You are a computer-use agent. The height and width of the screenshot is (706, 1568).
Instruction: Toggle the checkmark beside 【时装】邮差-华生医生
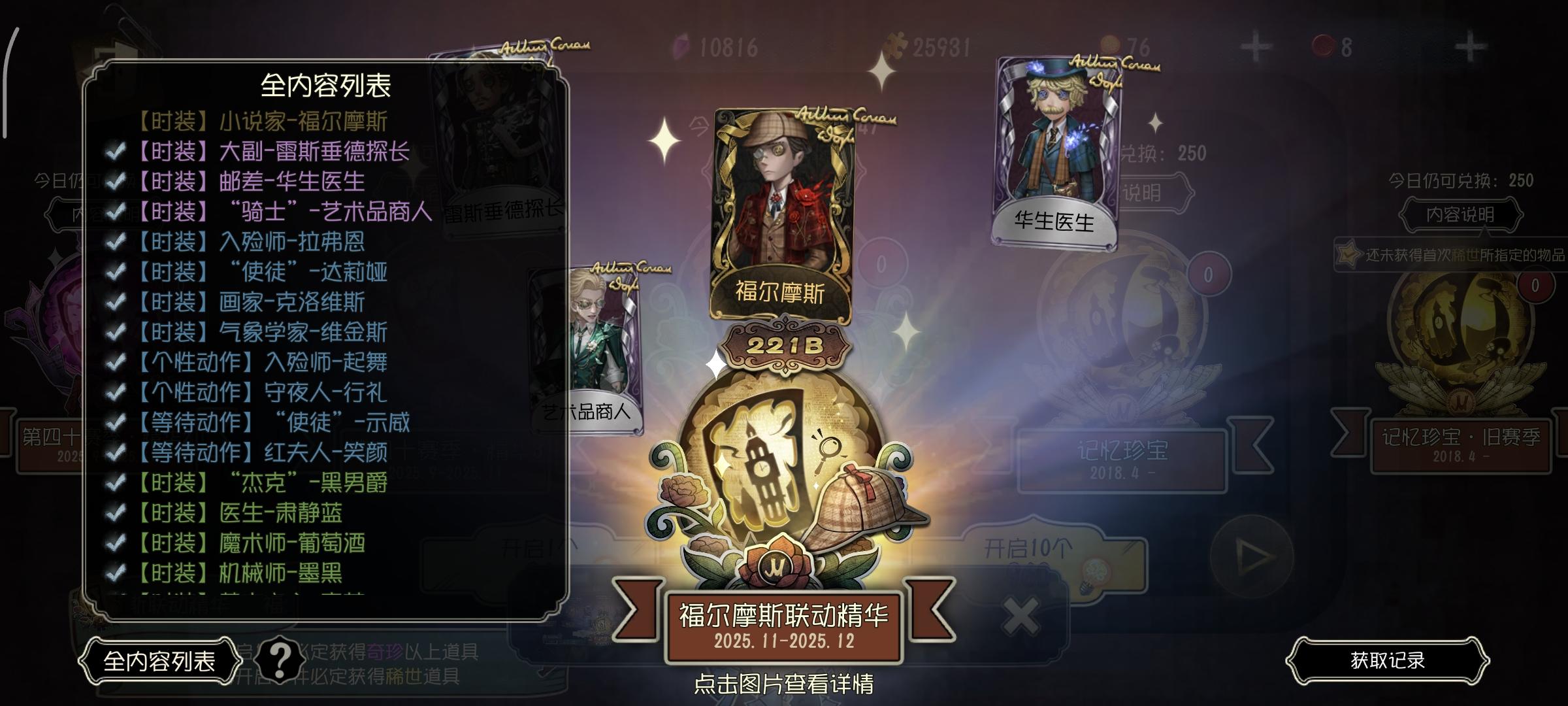click(118, 181)
